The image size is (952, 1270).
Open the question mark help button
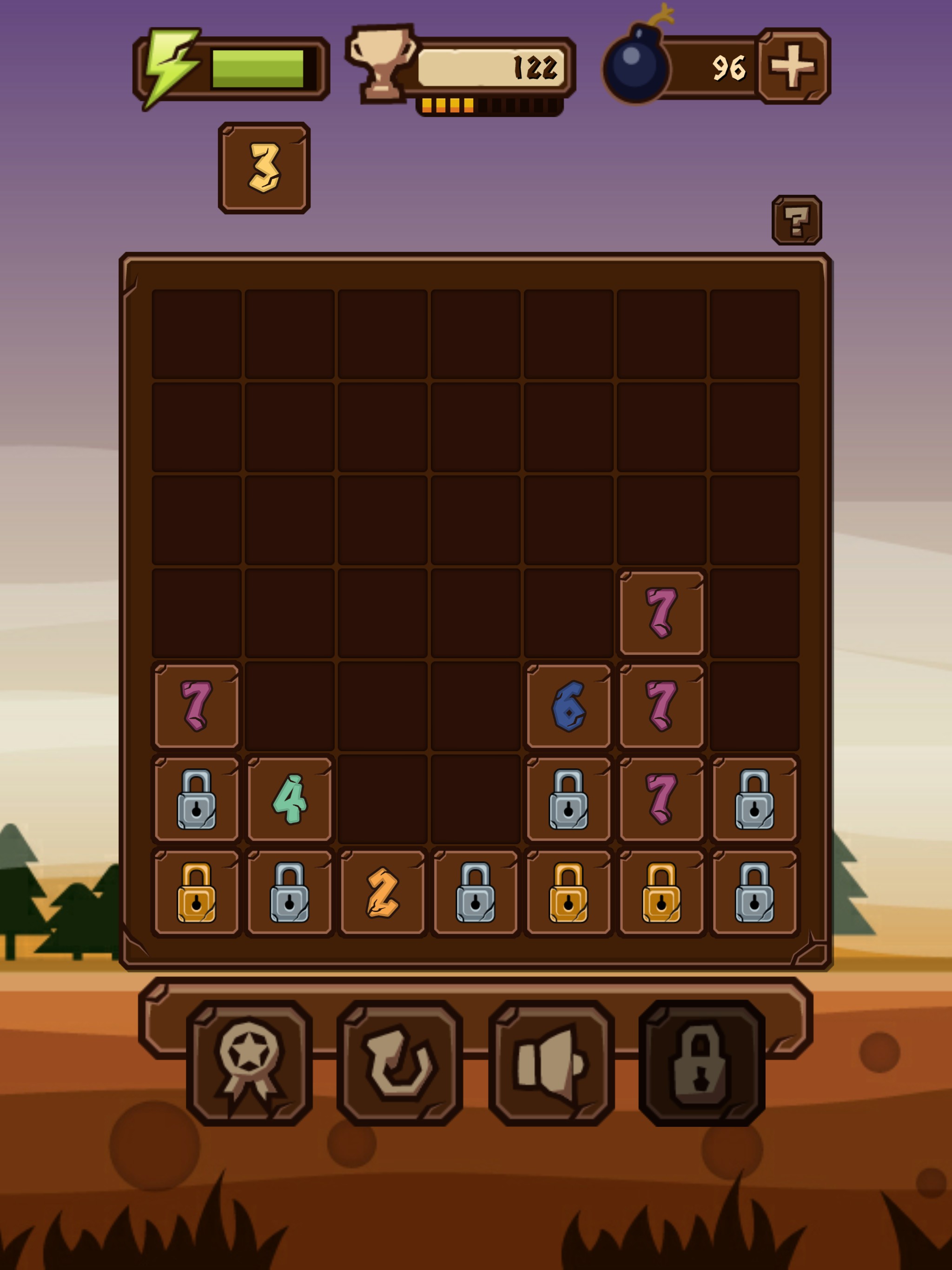[x=796, y=220]
